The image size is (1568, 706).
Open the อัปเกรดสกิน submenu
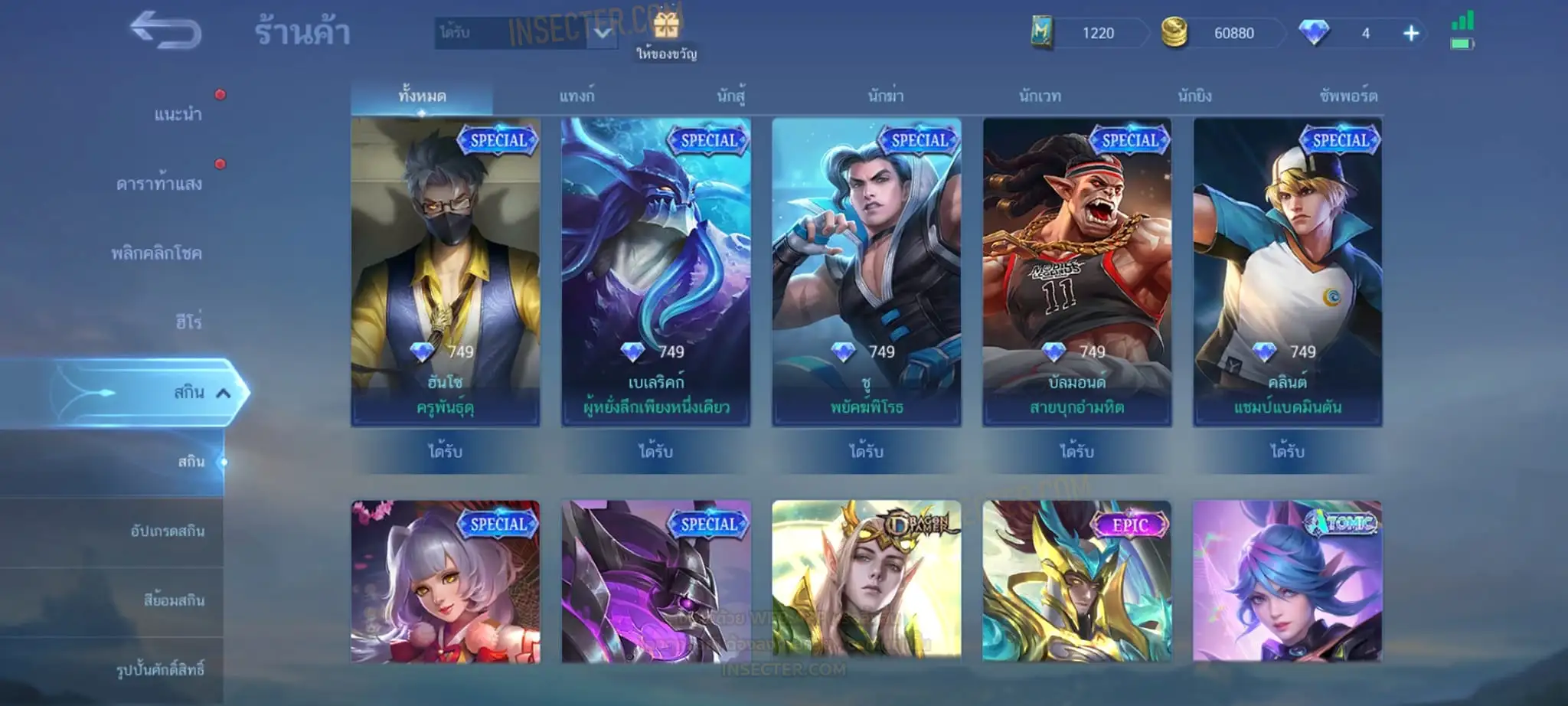tap(168, 531)
